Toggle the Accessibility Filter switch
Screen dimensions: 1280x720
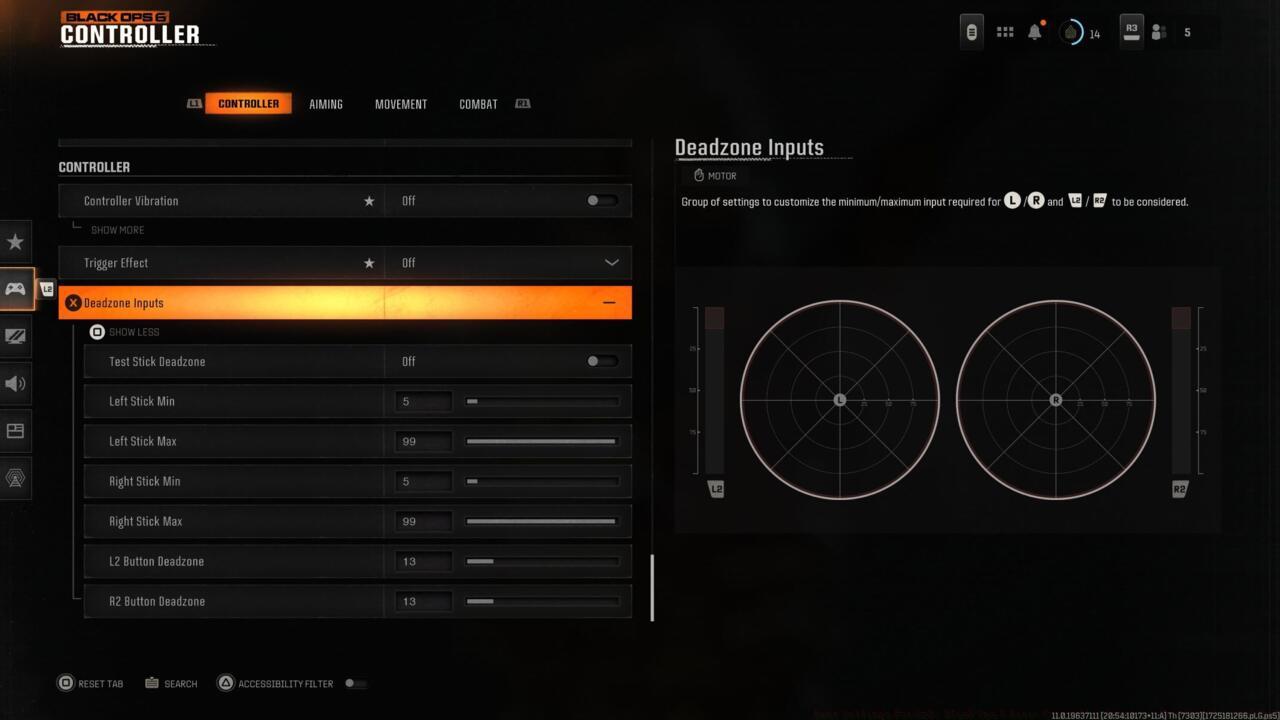coord(356,683)
